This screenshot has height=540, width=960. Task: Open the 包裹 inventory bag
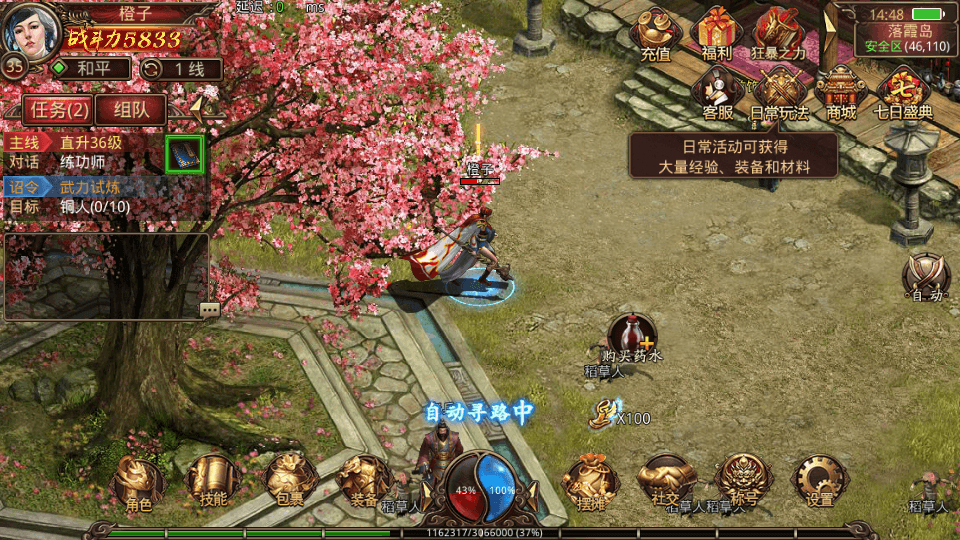tap(285, 481)
